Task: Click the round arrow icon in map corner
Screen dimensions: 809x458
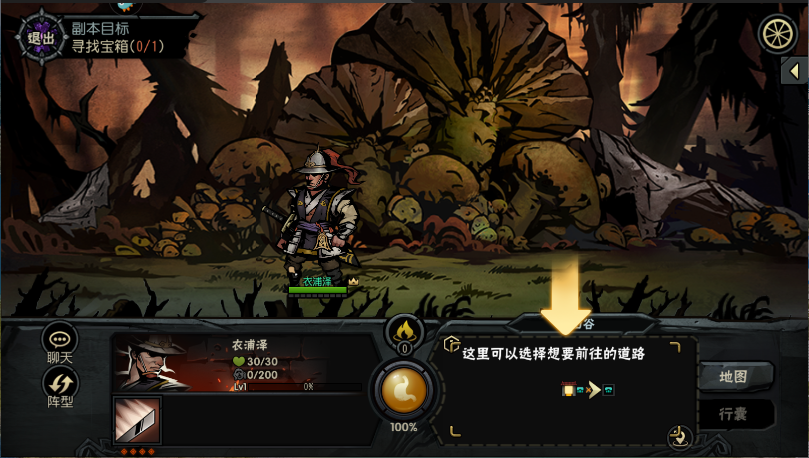Action: [678, 434]
